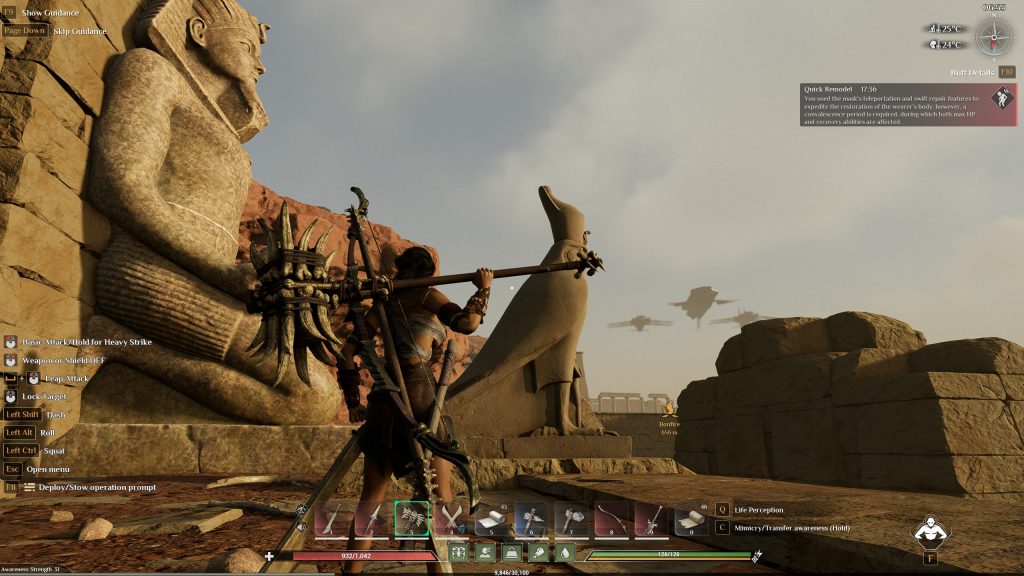Screen dimensions: 1024x576
Task: Use the cloth roll in slot 0
Action: click(x=691, y=519)
